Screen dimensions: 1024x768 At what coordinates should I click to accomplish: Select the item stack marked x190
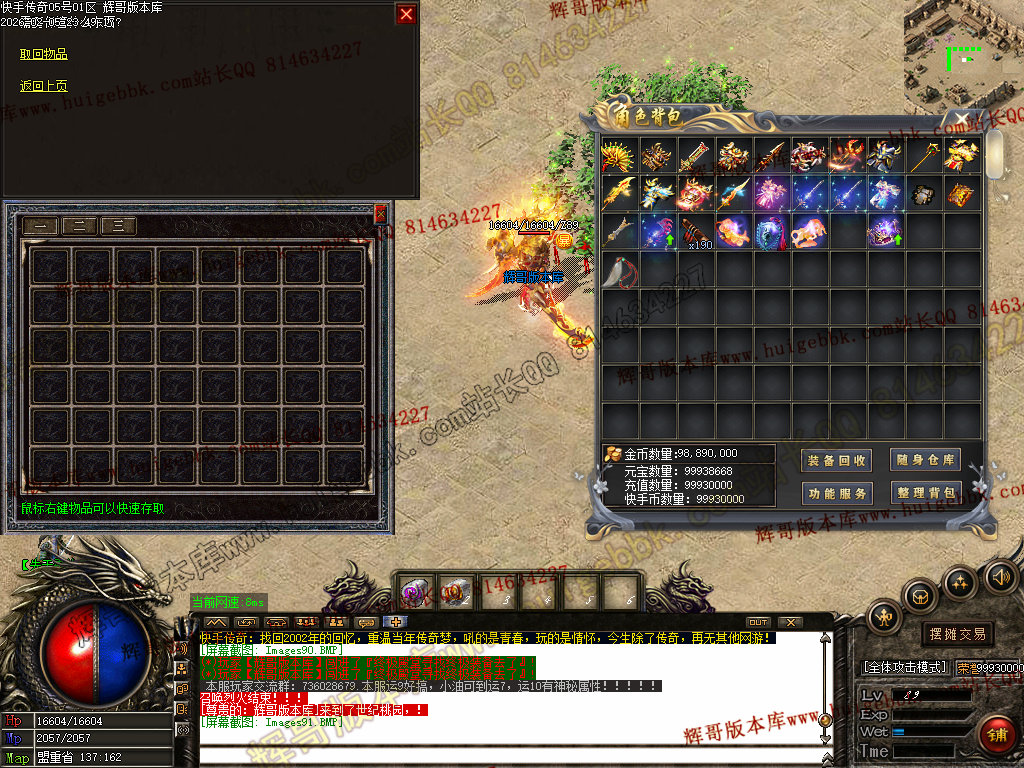tap(696, 230)
